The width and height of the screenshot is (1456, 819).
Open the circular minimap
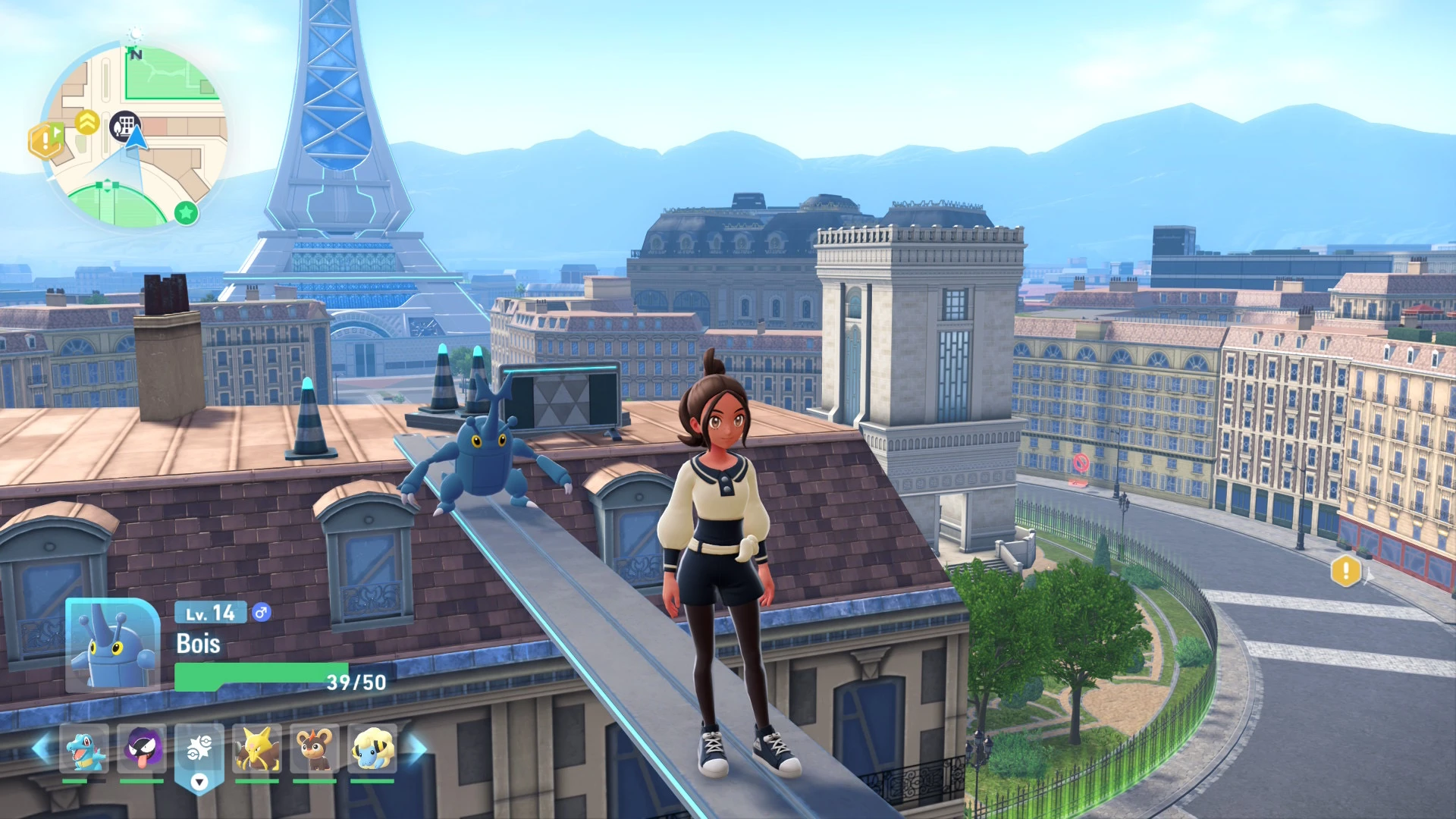click(135, 136)
